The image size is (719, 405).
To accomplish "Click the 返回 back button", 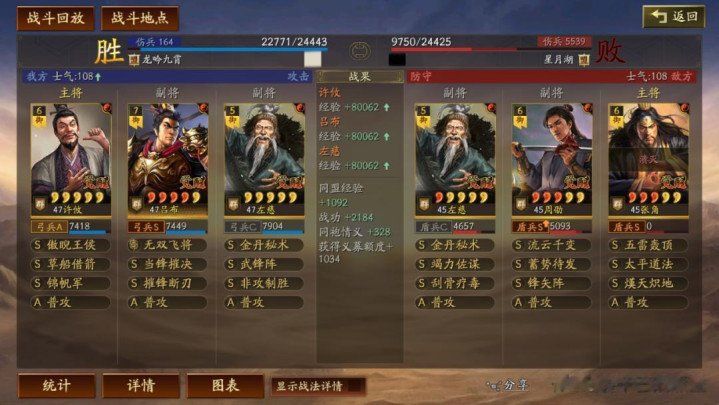I will 673,16.
